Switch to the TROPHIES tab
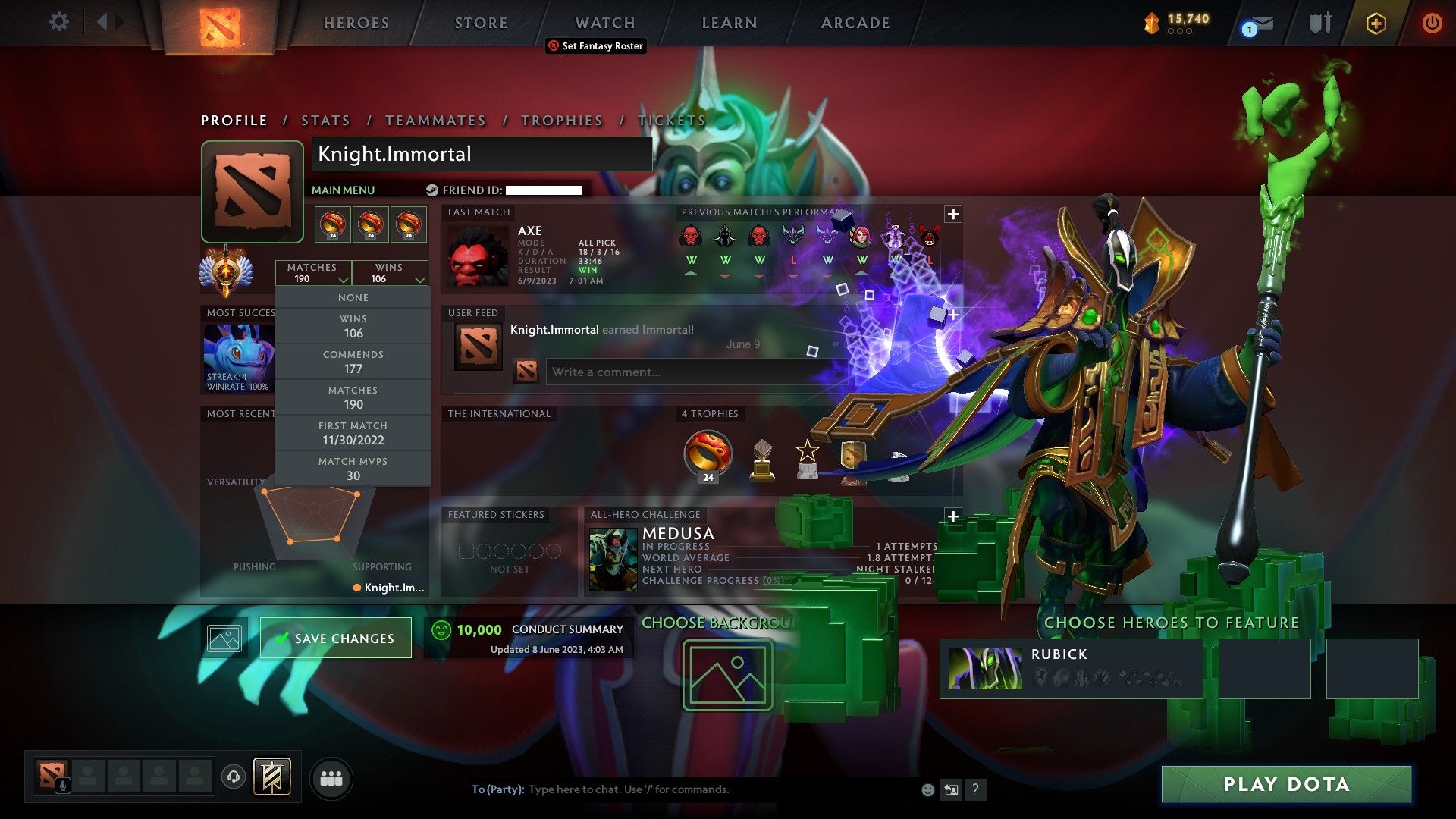 tap(561, 120)
